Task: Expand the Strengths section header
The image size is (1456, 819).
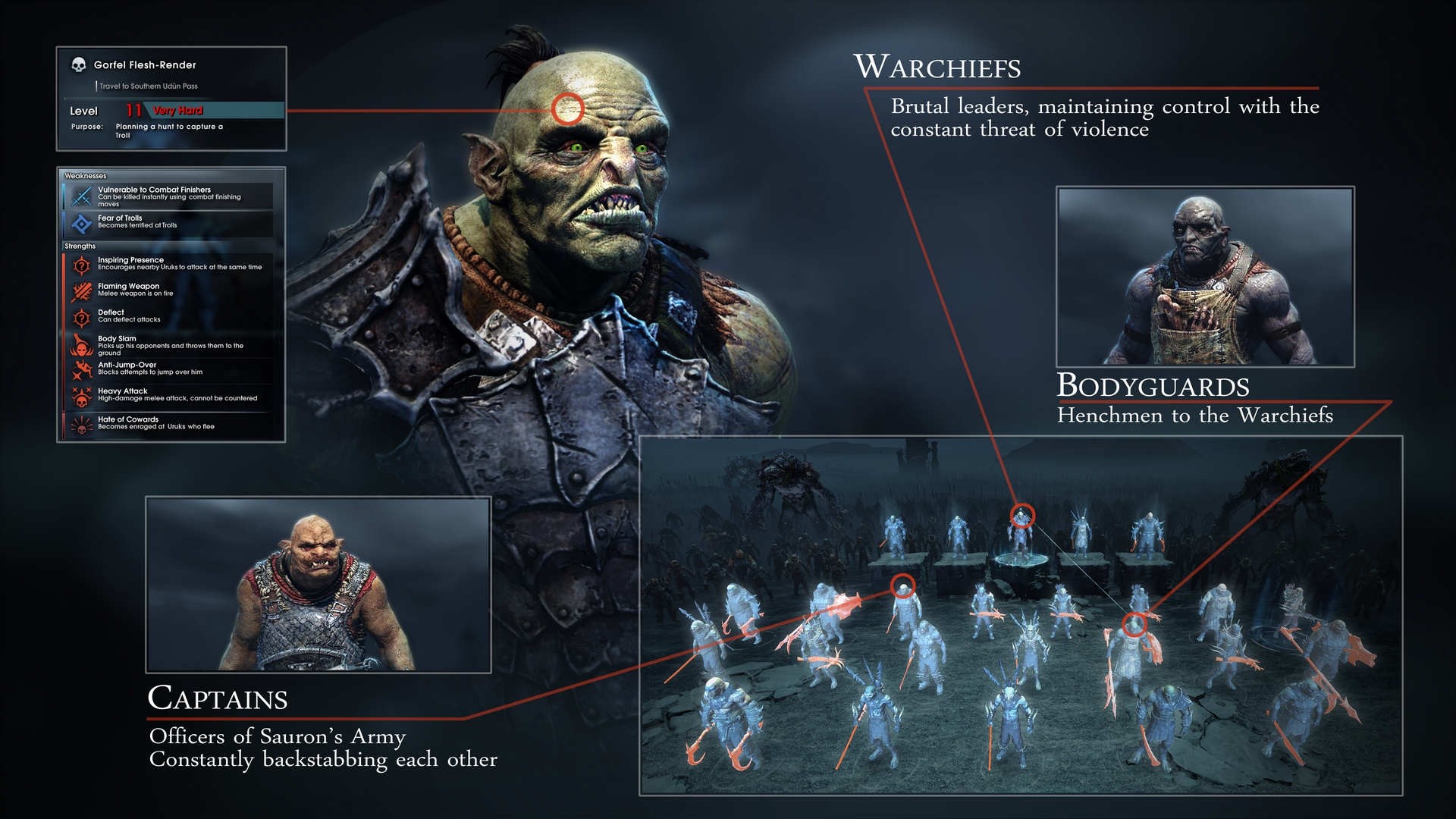Action: pos(82,246)
